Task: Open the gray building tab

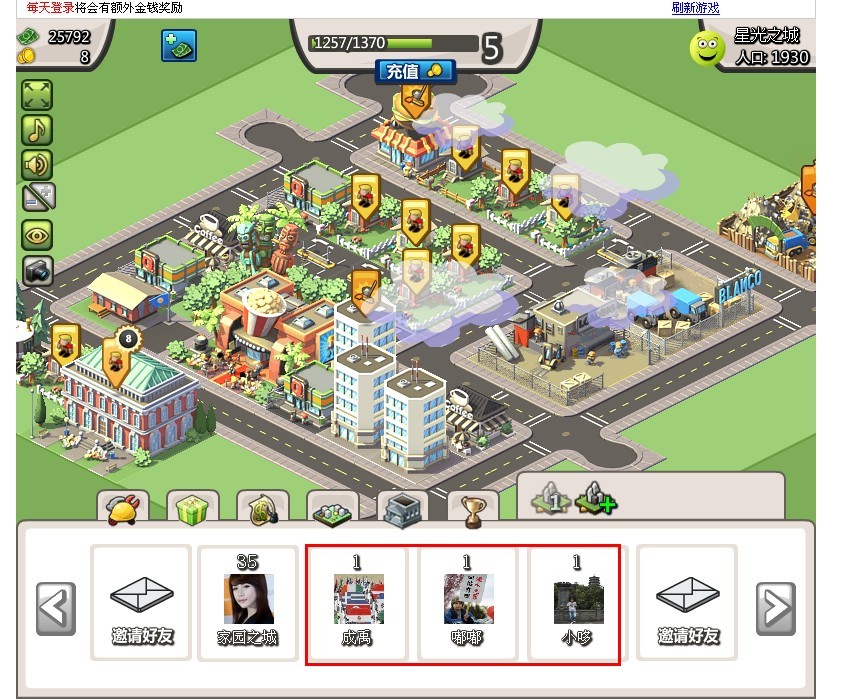Action: [403, 510]
